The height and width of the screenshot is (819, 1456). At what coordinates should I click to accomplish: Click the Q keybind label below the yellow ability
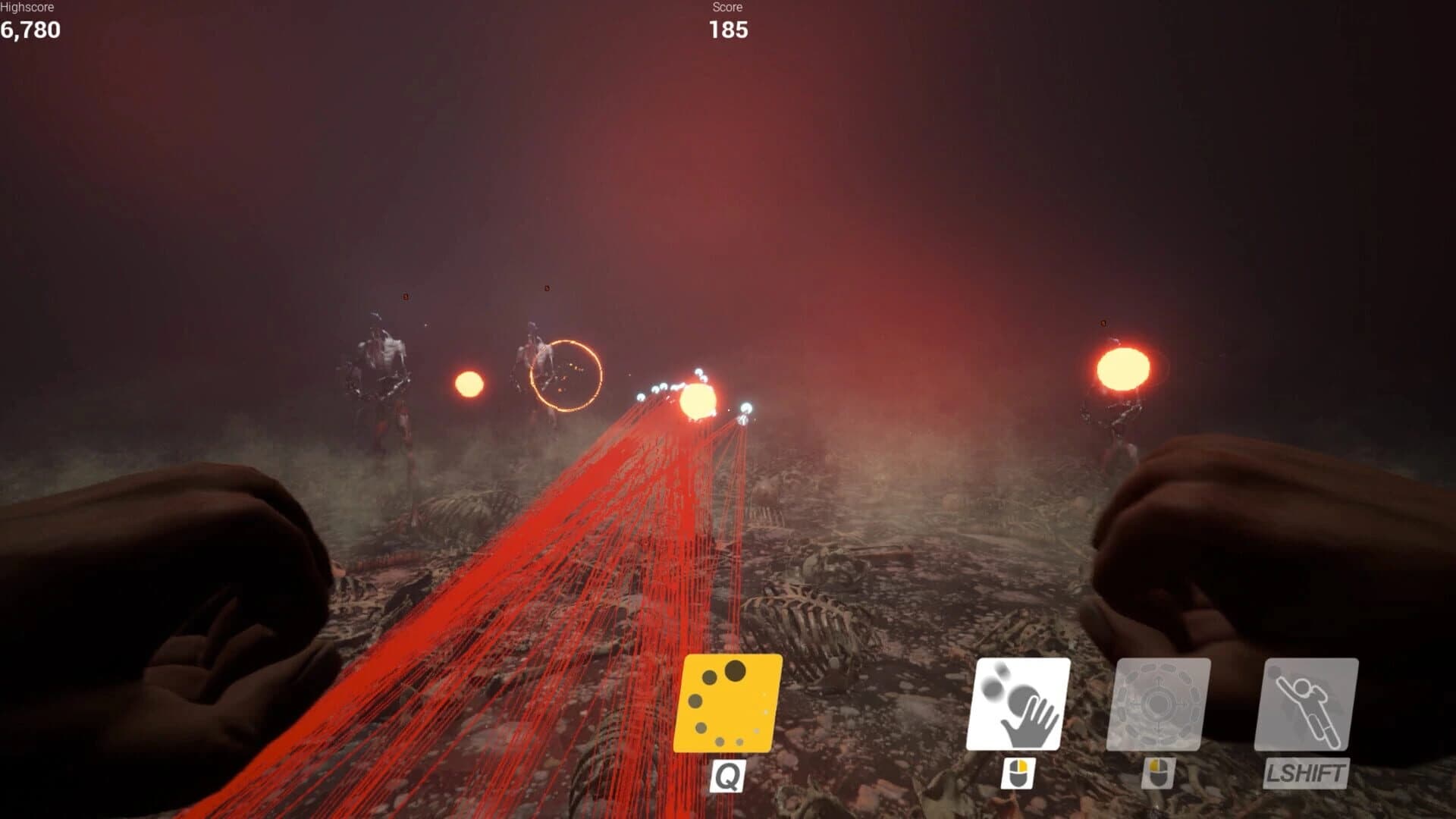(727, 777)
